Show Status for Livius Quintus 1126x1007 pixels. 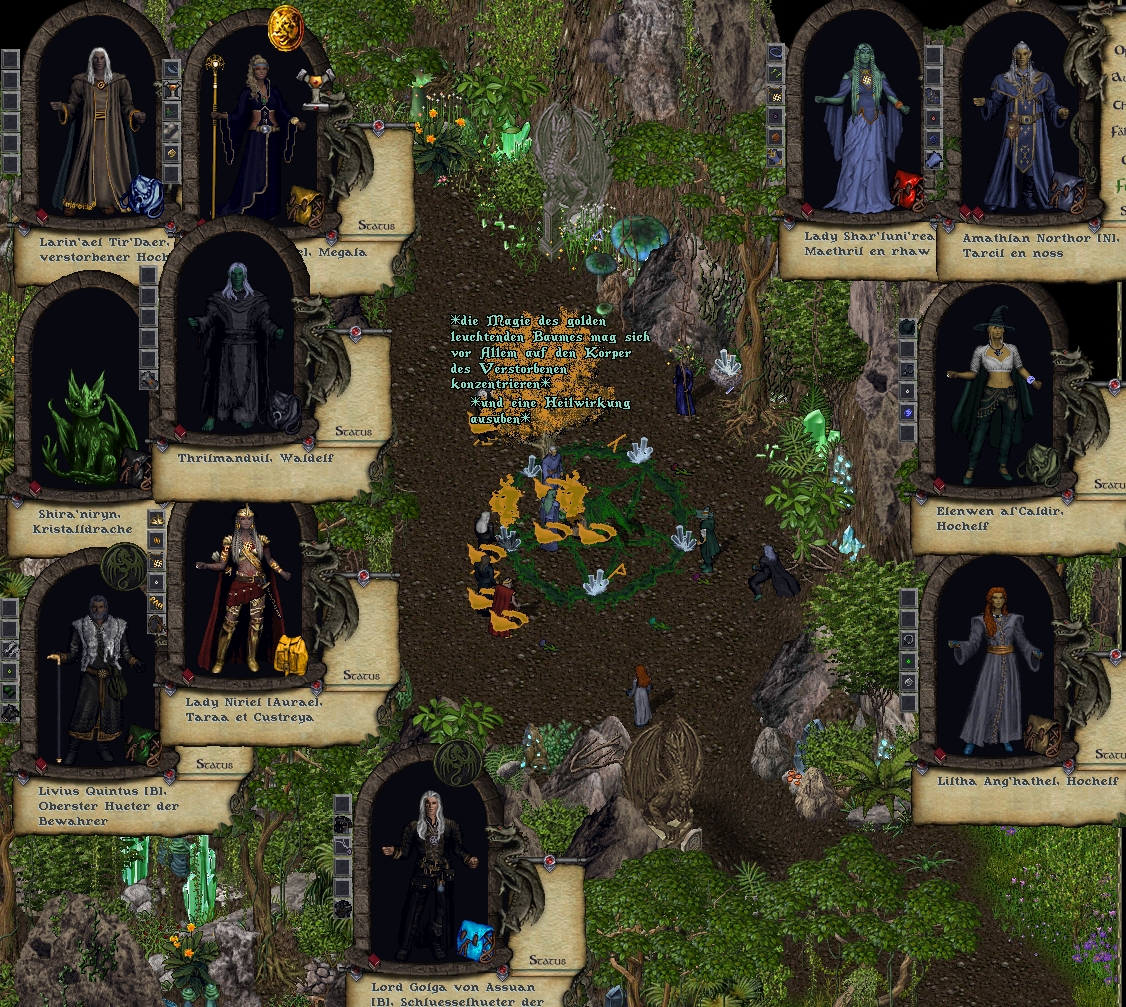[214, 764]
